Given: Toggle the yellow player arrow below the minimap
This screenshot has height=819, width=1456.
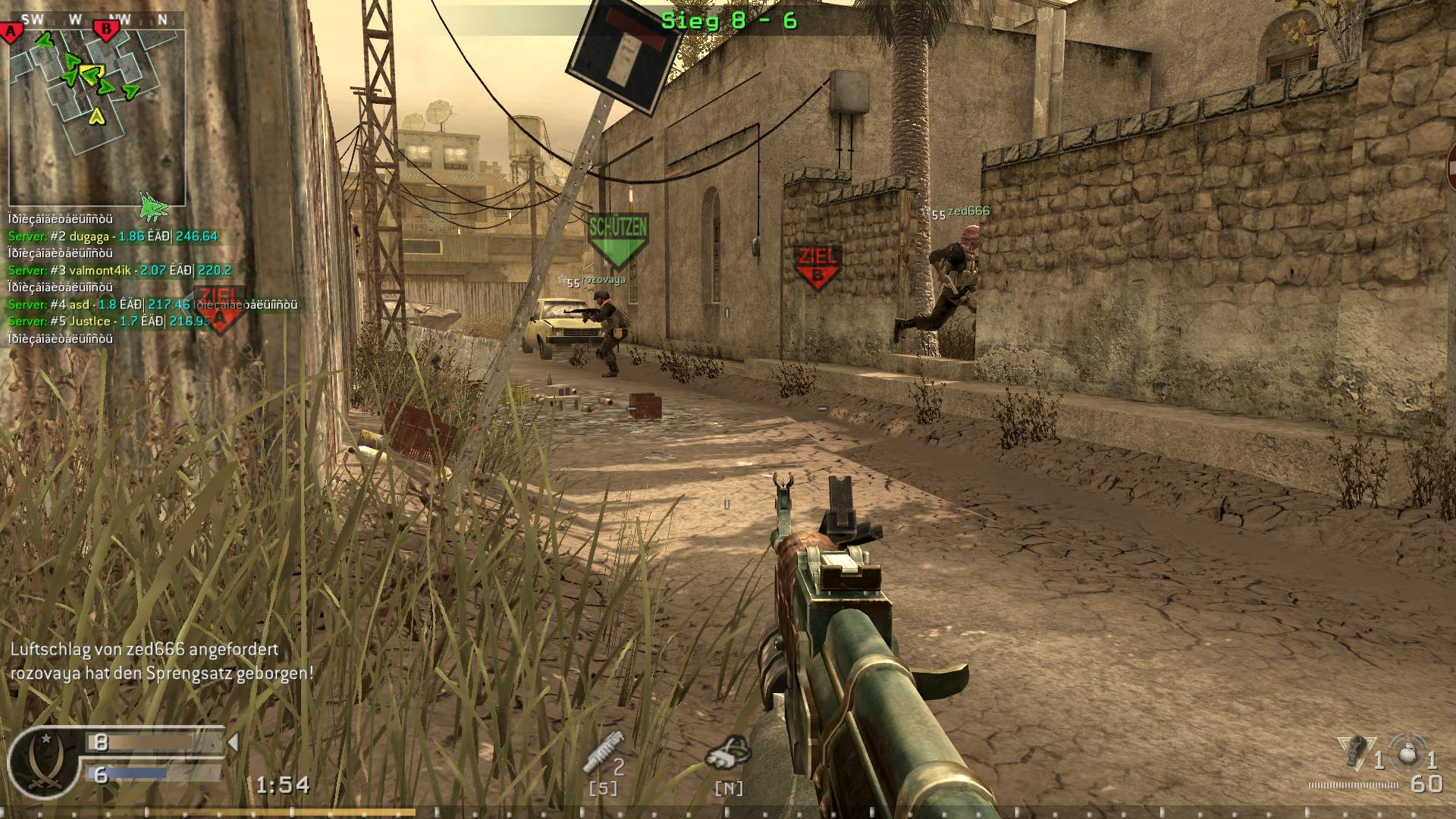Looking at the screenshot, I should [x=97, y=118].
